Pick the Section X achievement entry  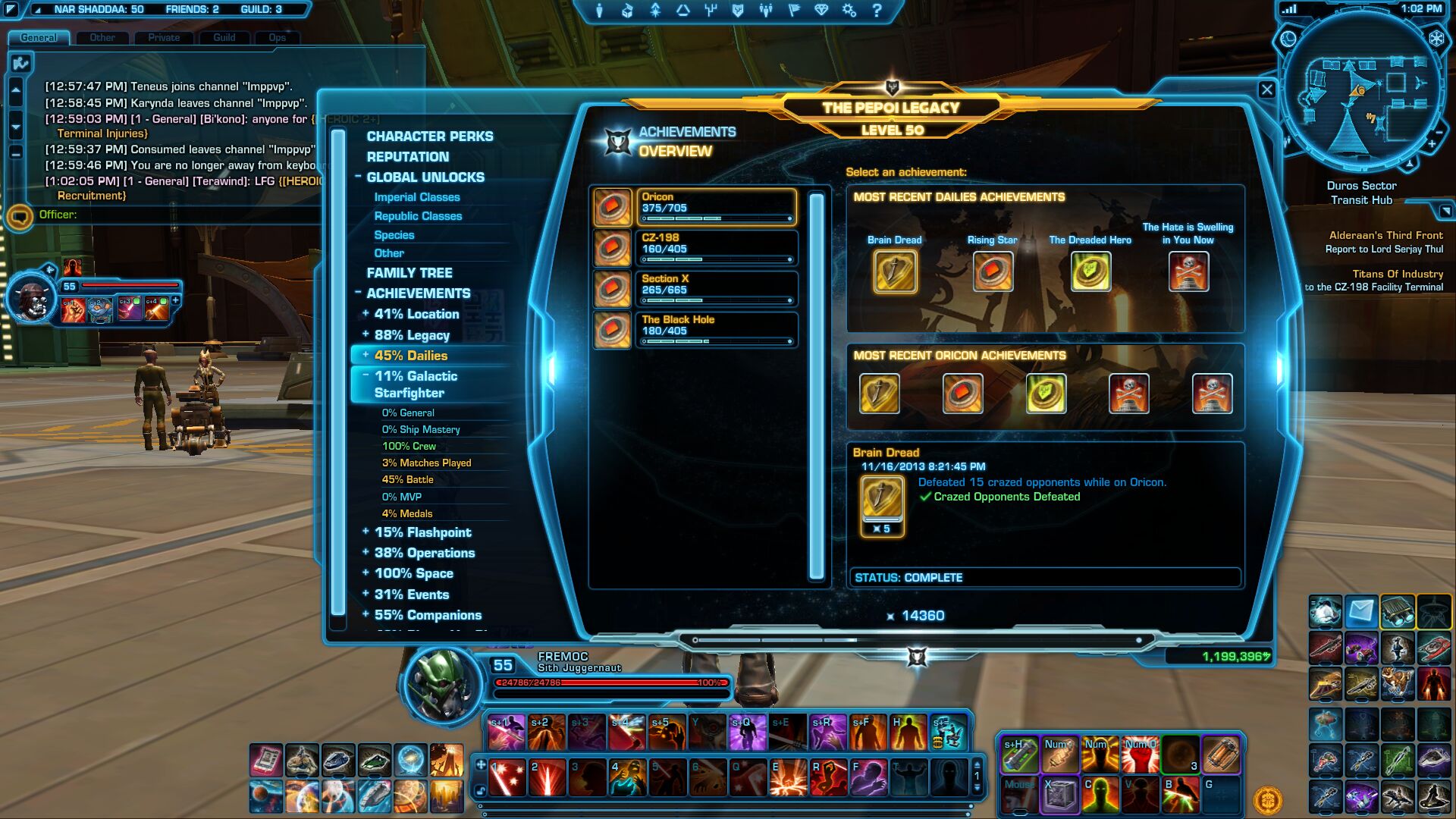[x=715, y=289]
